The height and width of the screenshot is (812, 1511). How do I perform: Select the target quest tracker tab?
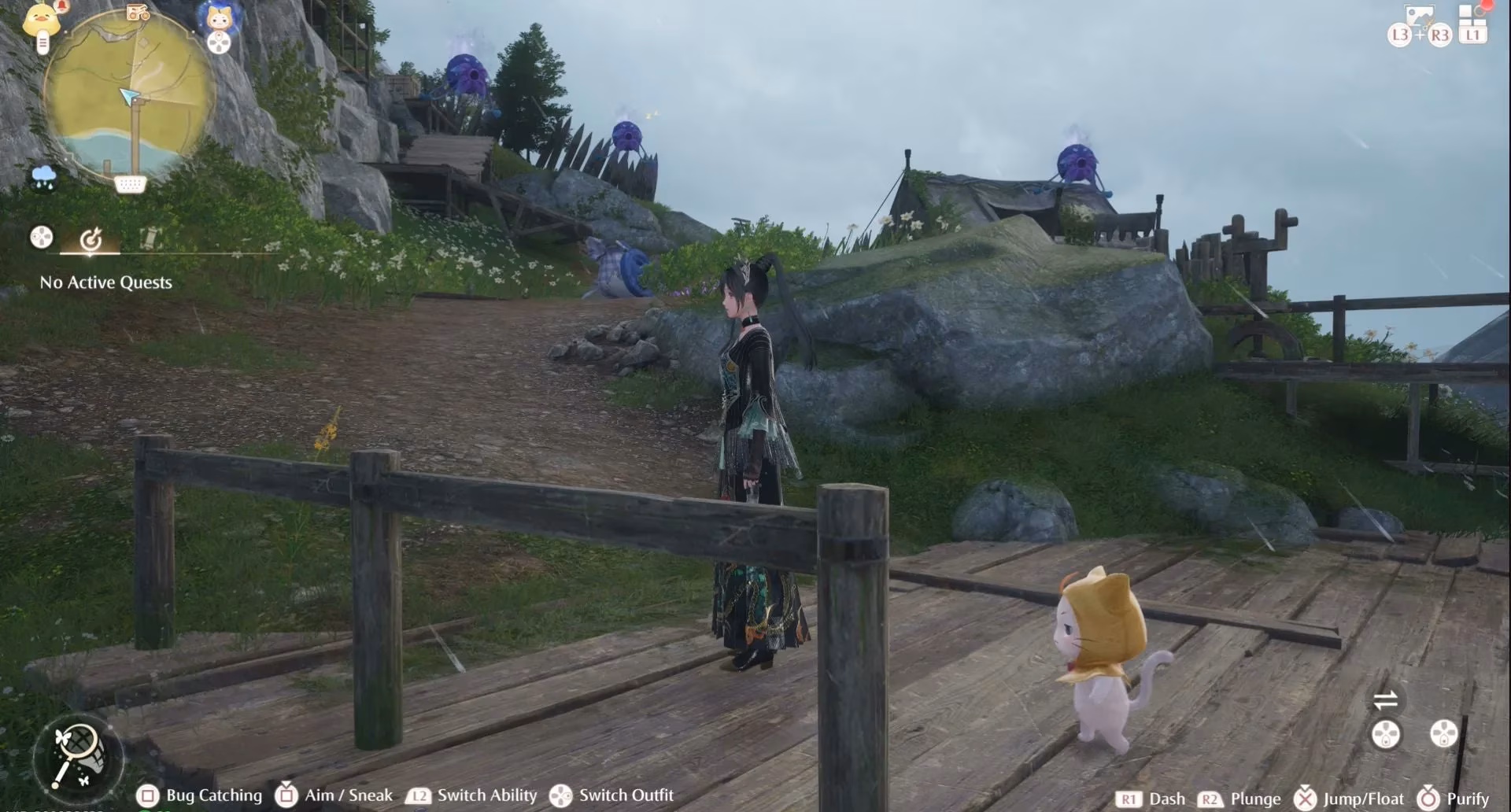pos(91,238)
